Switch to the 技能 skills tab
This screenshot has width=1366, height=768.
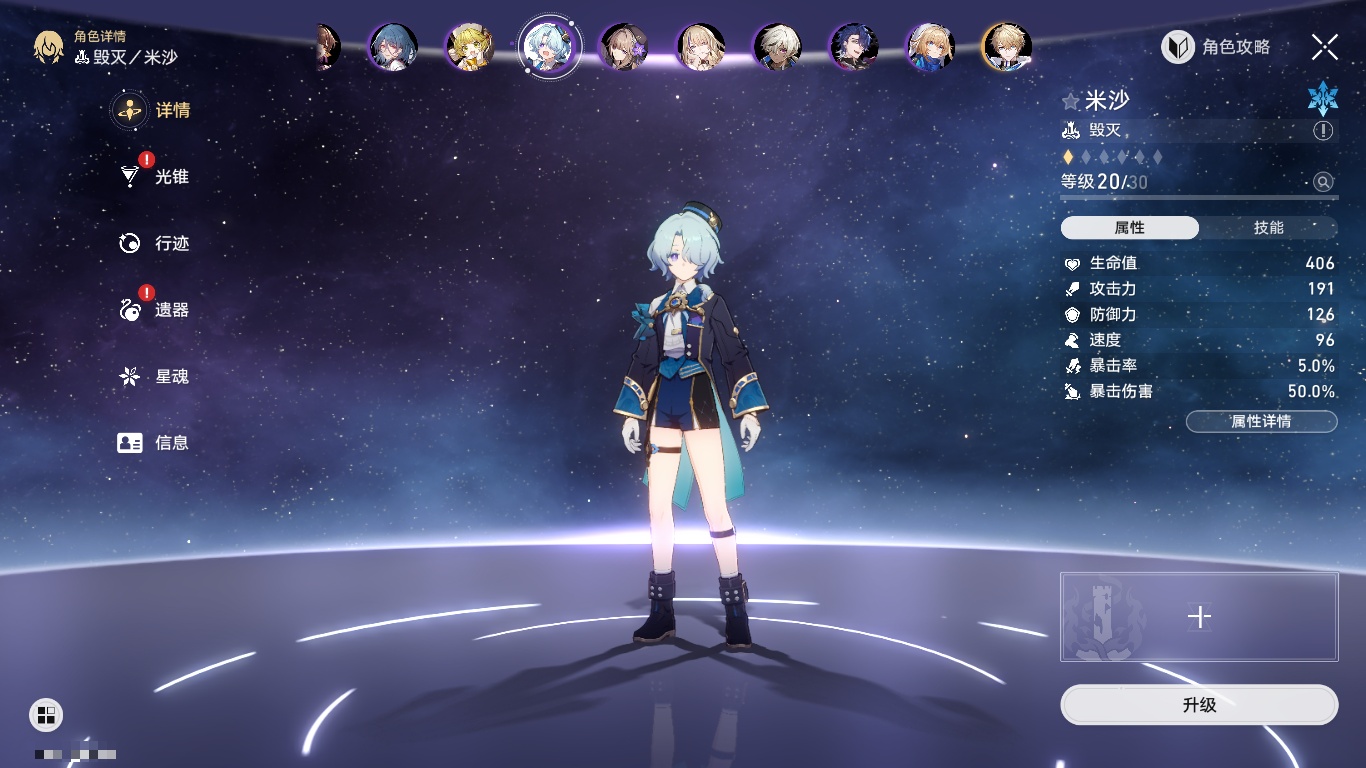pos(1268,228)
